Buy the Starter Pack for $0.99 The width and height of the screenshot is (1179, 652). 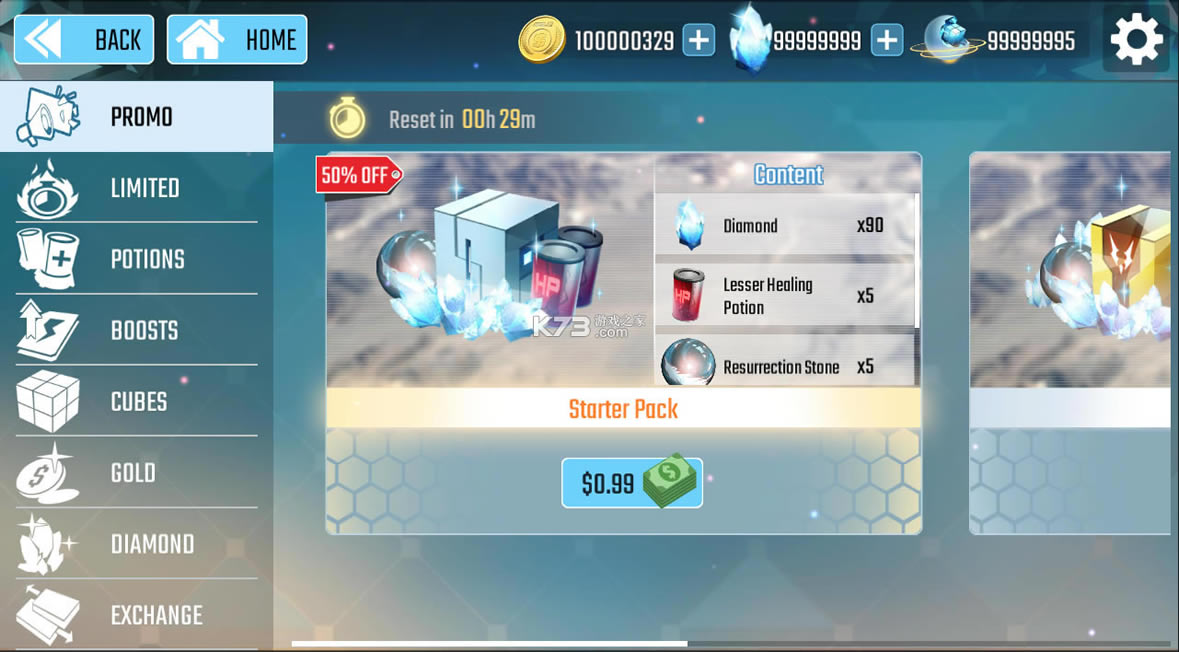click(631, 483)
